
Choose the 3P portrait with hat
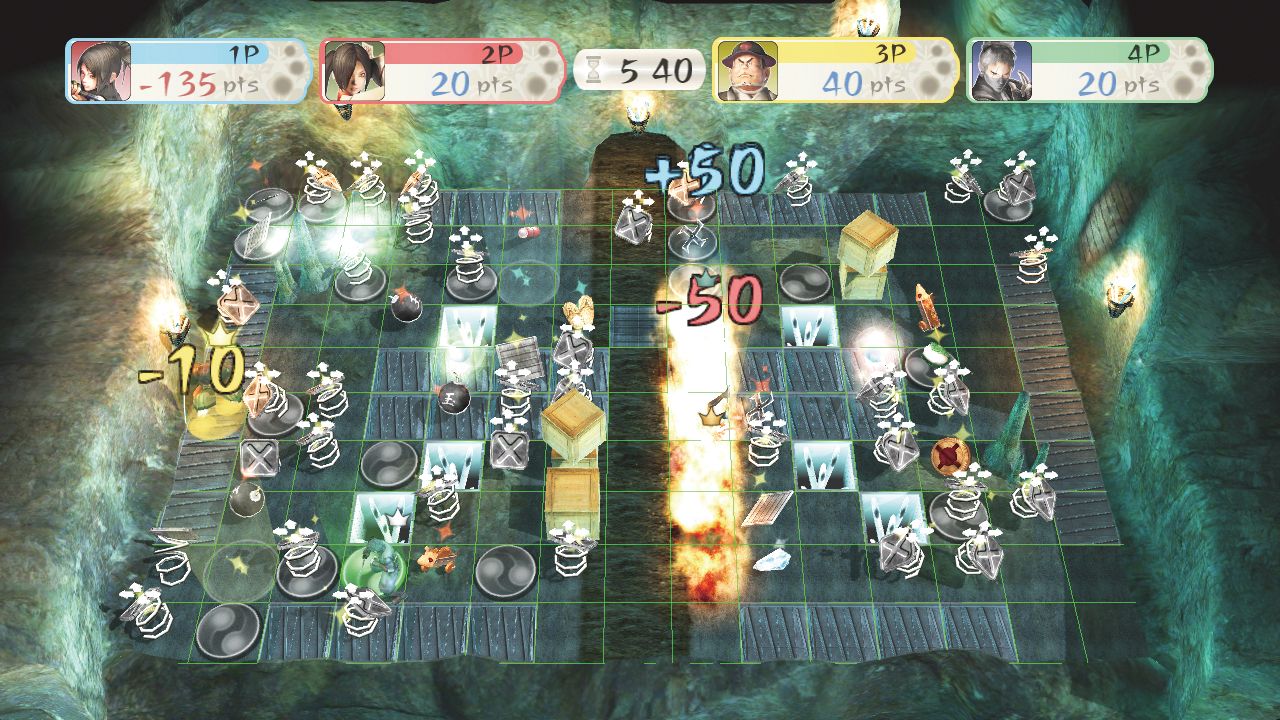[x=746, y=71]
